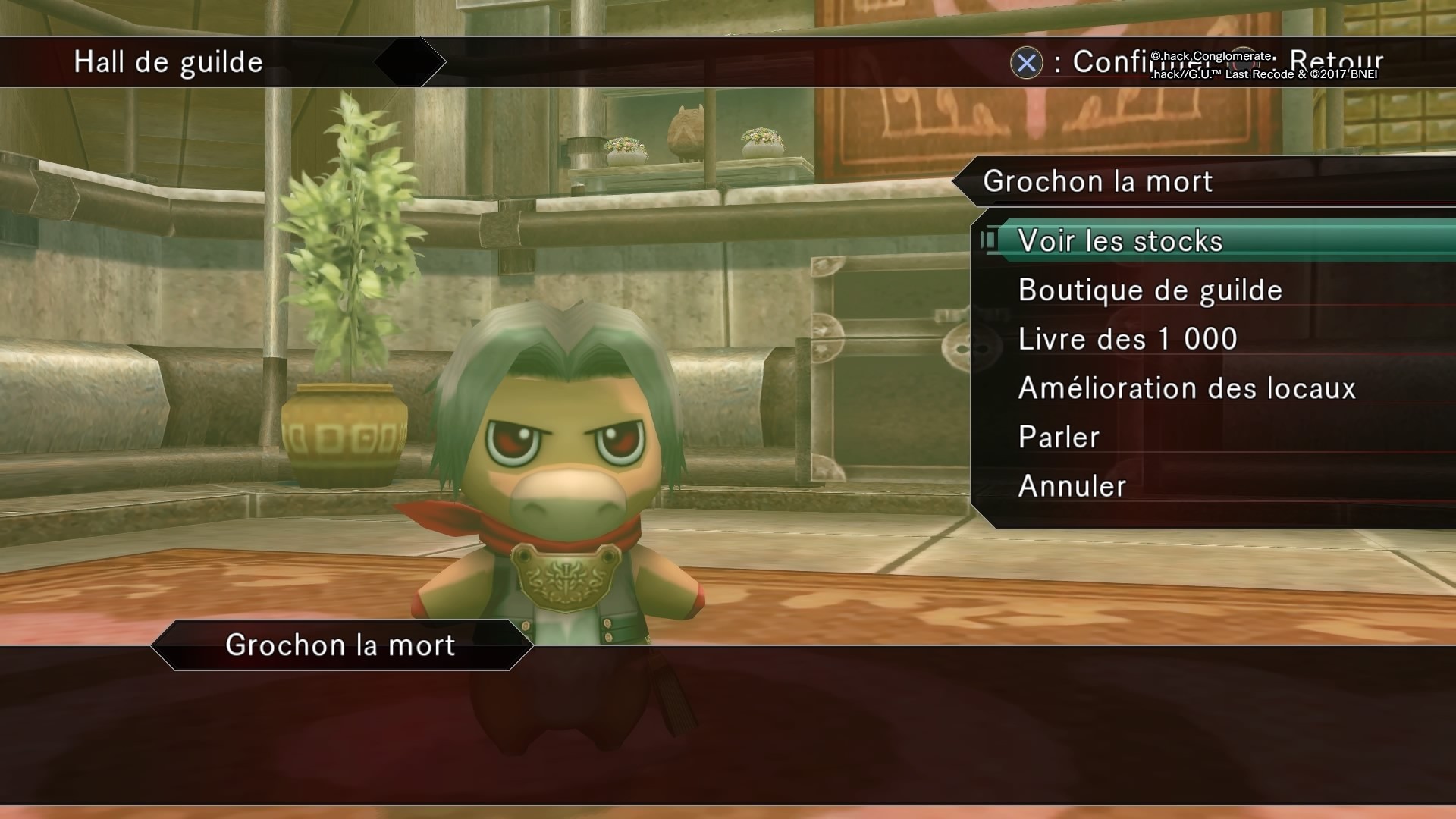Click the "Hall de guilde" location banner

167,62
